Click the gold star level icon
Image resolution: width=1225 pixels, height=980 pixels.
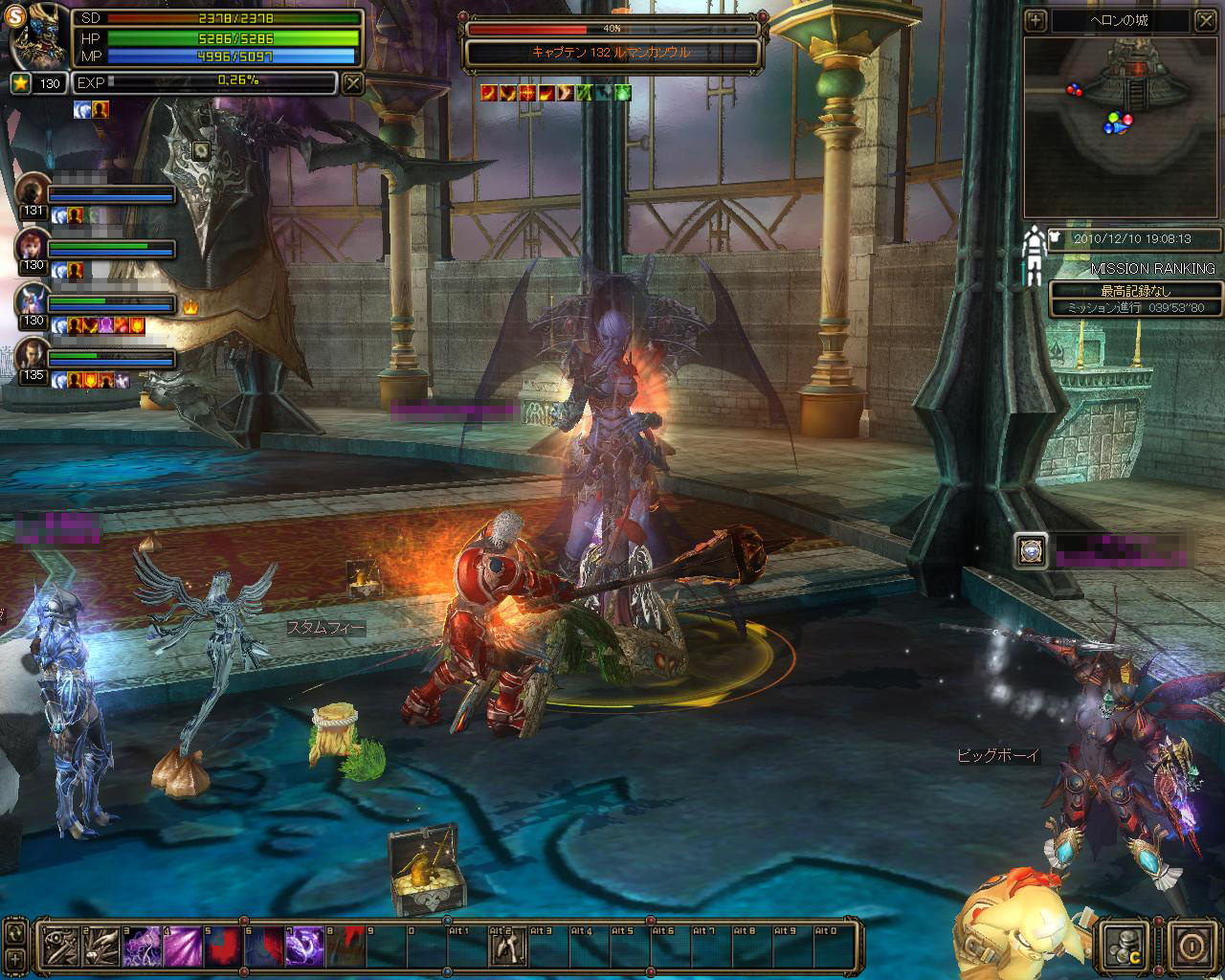[21, 83]
